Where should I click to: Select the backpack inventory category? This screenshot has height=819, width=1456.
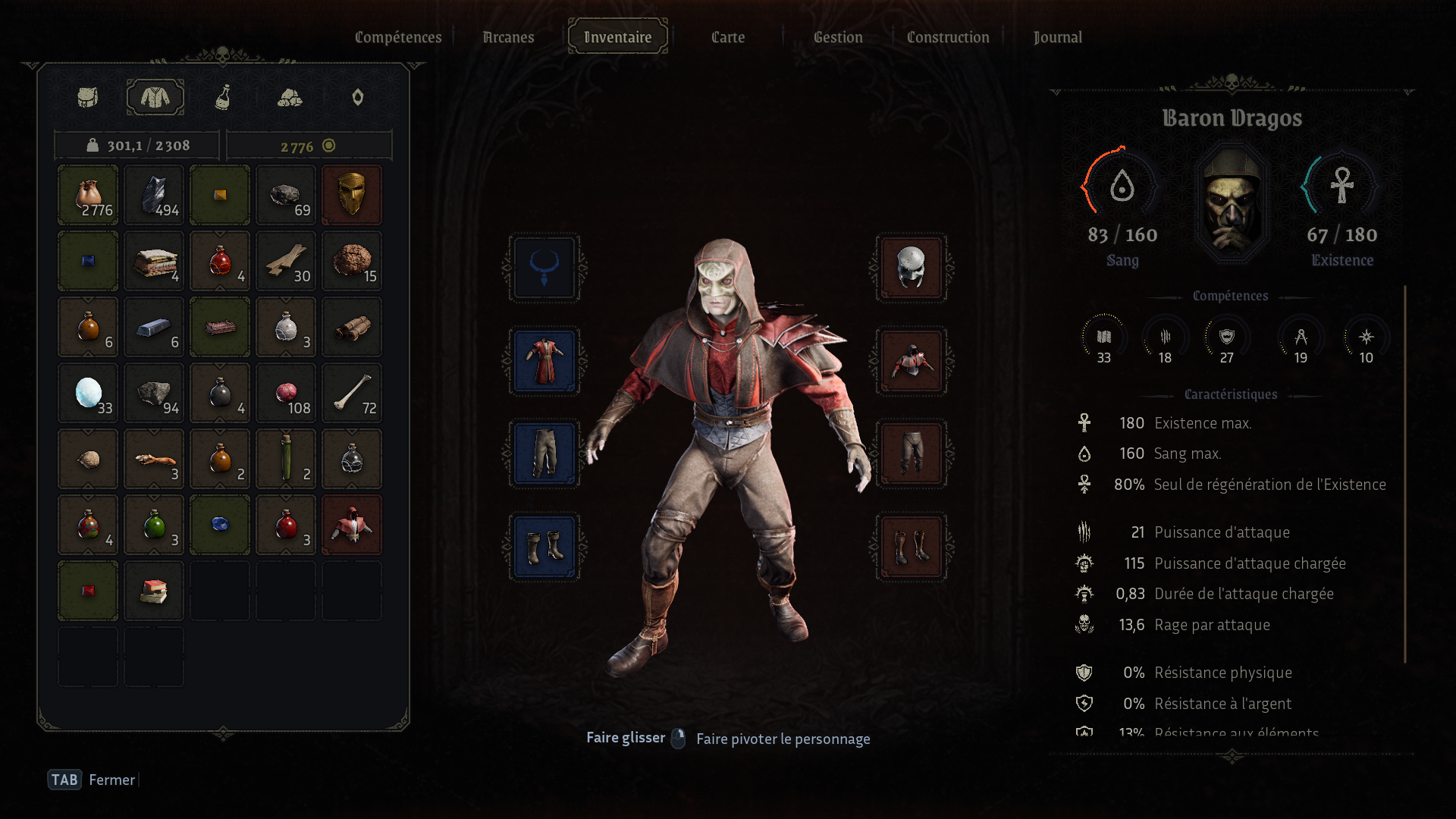pos(88,97)
